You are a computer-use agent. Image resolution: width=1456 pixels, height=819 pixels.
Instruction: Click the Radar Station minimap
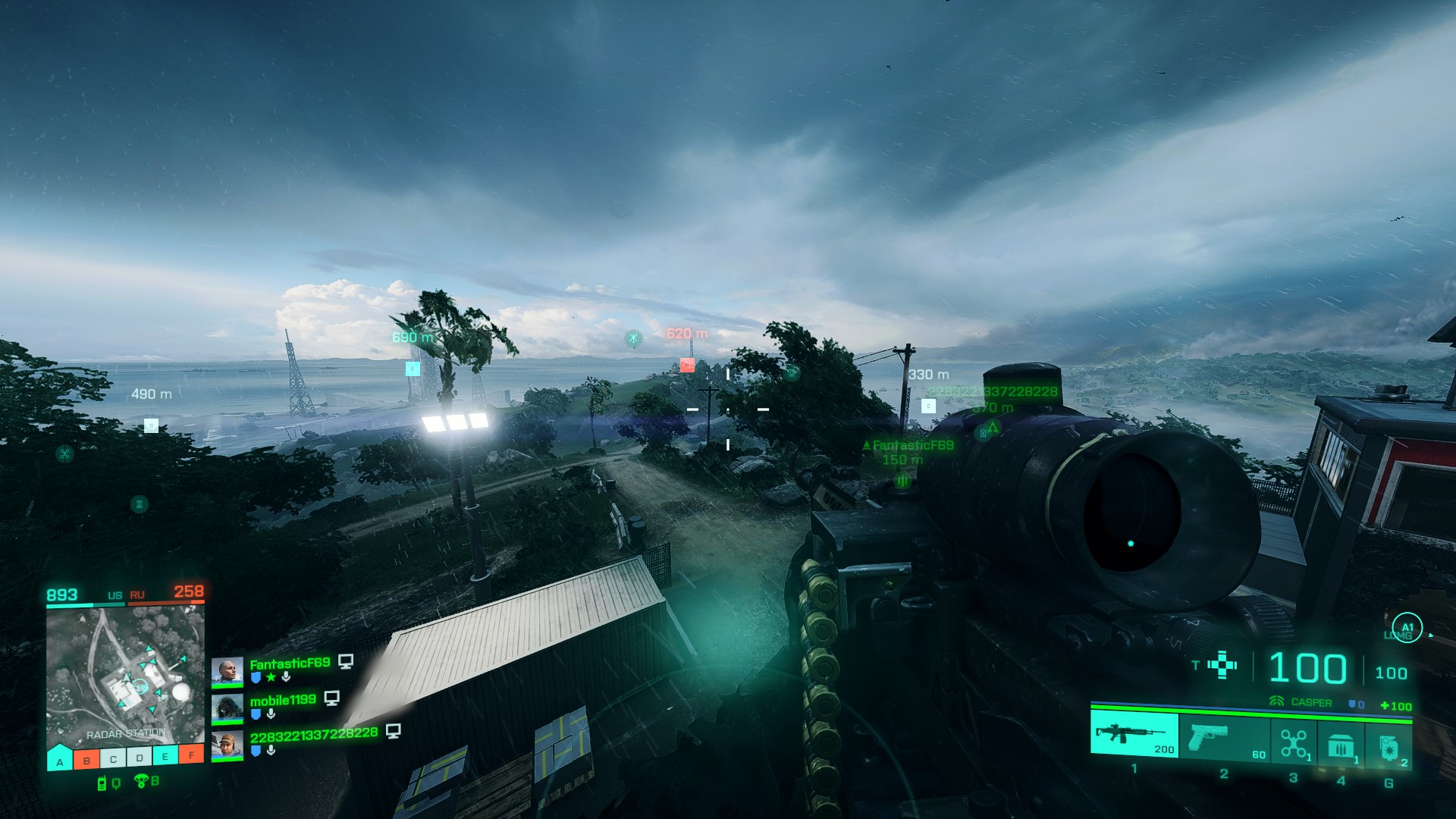[125, 675]
